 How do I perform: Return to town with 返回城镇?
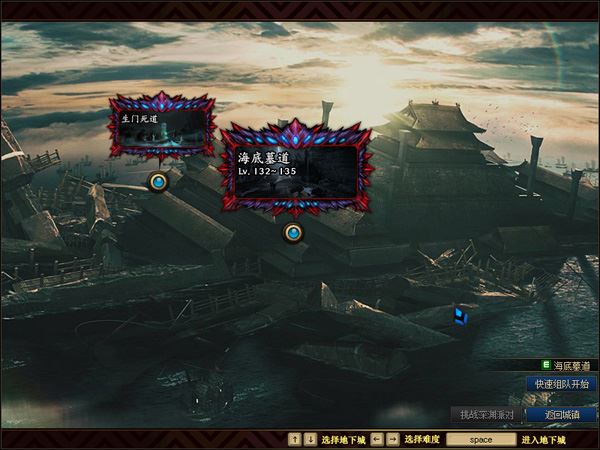pos(562,414)
